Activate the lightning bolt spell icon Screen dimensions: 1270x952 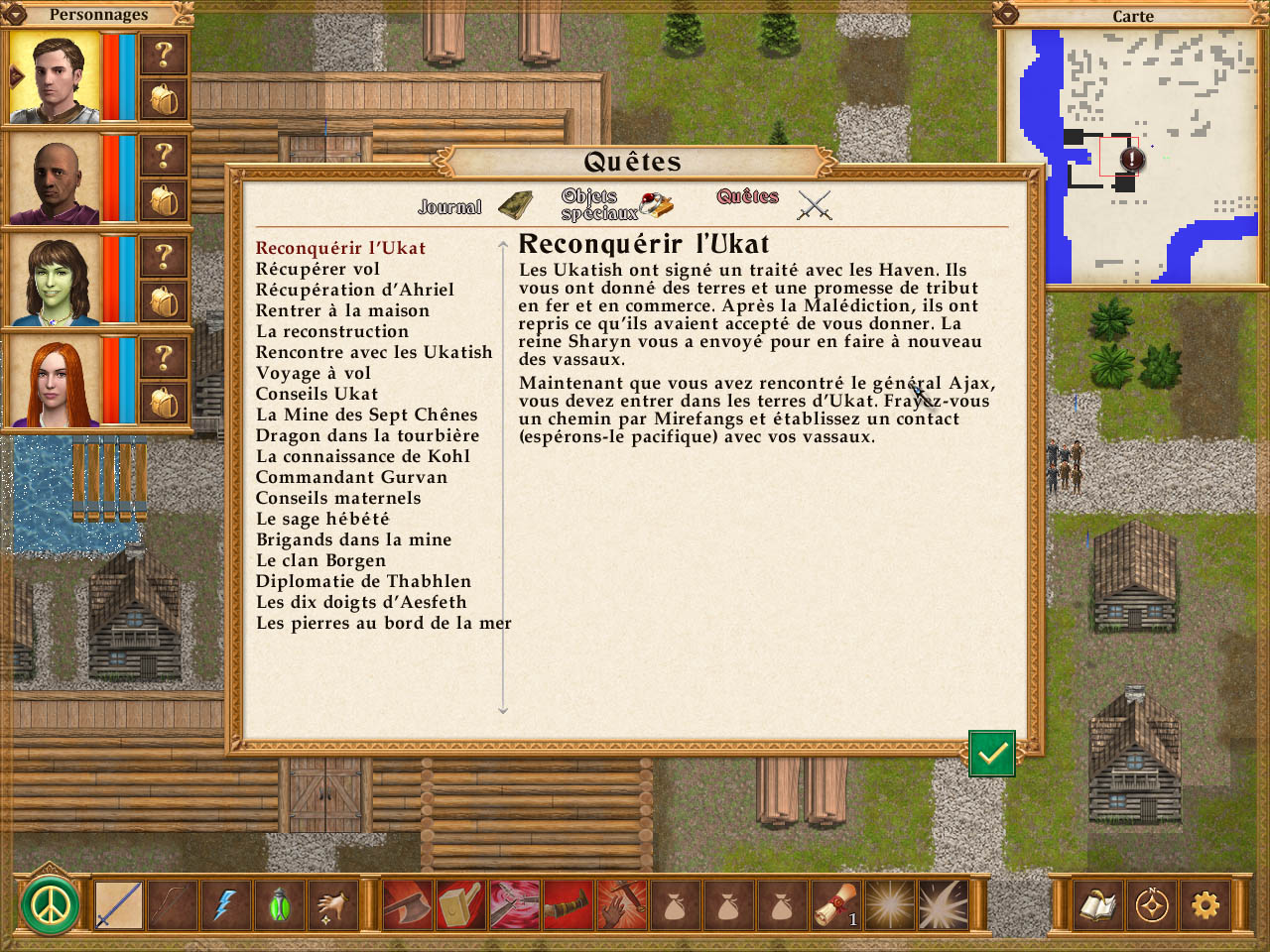pos(225,904)
